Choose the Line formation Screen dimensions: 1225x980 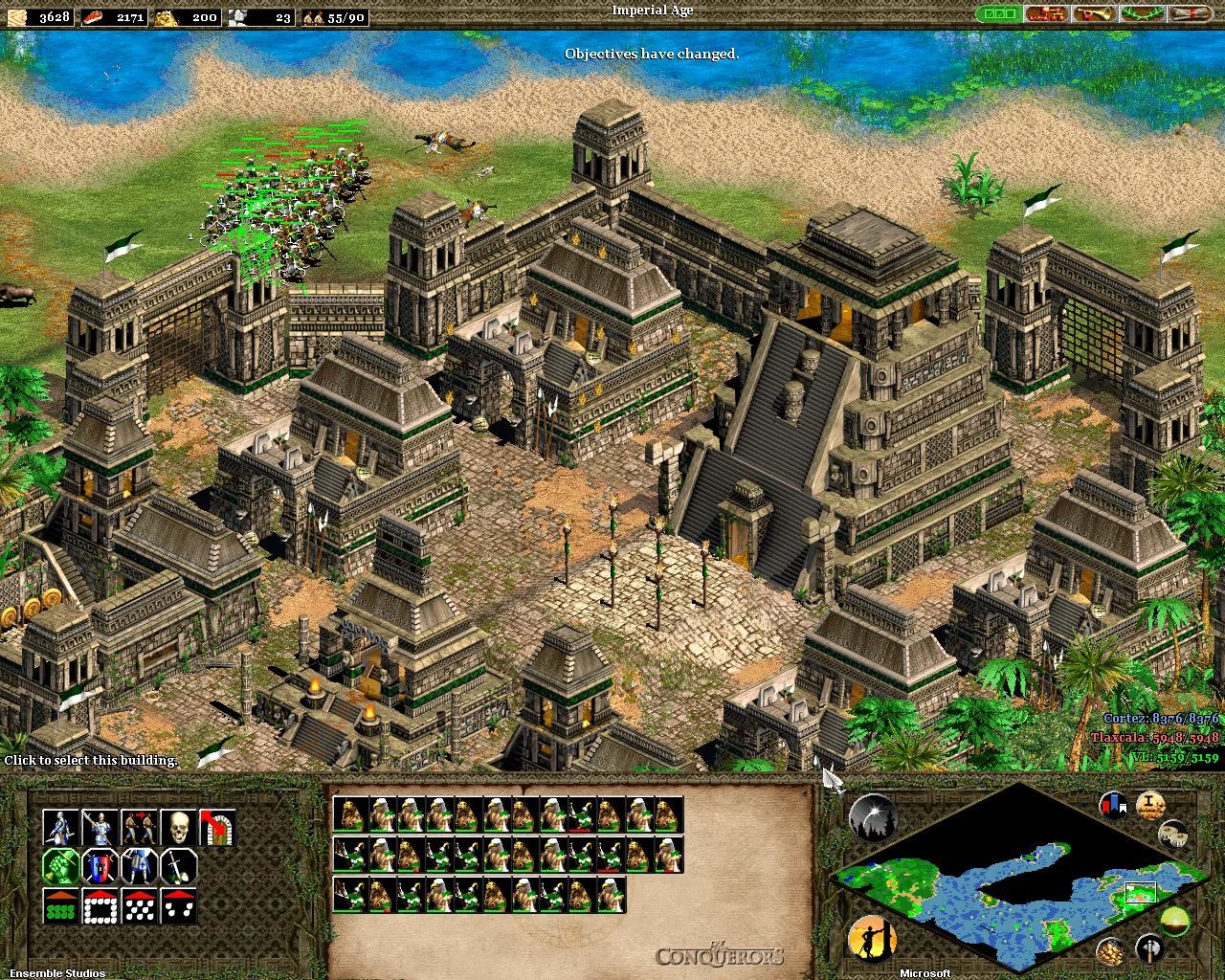[60, 906]
